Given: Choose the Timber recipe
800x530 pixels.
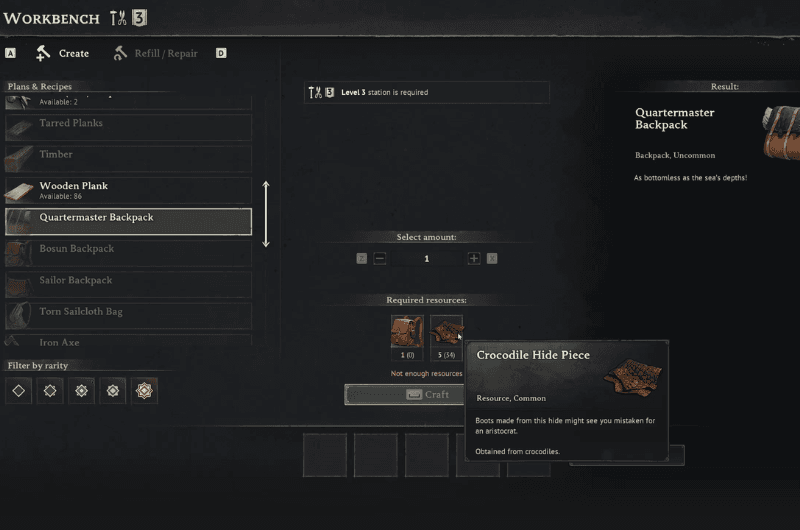Looking at the screenshot, I should point(128,158).
